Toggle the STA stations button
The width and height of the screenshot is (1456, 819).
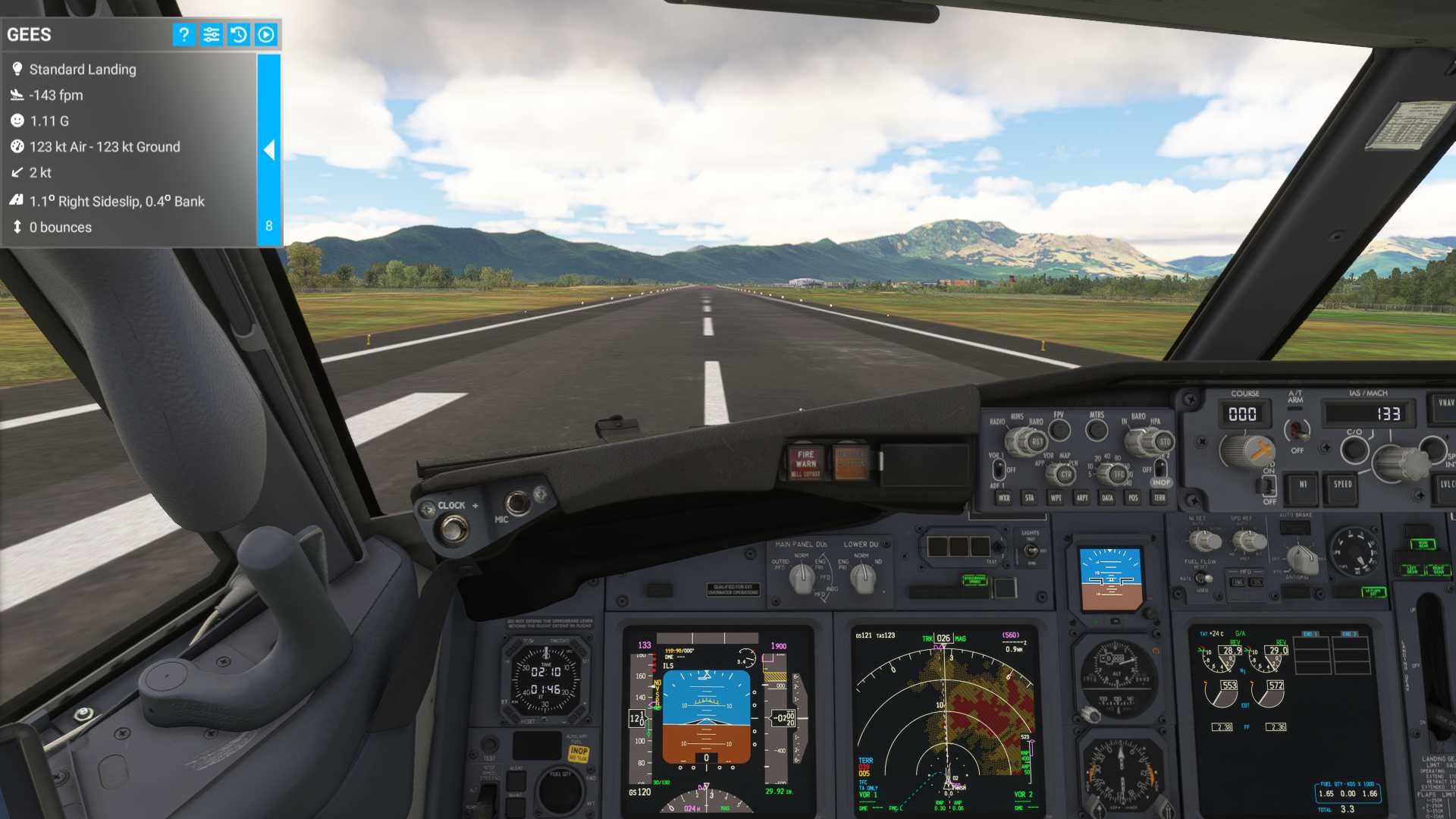pos(1029,498)
